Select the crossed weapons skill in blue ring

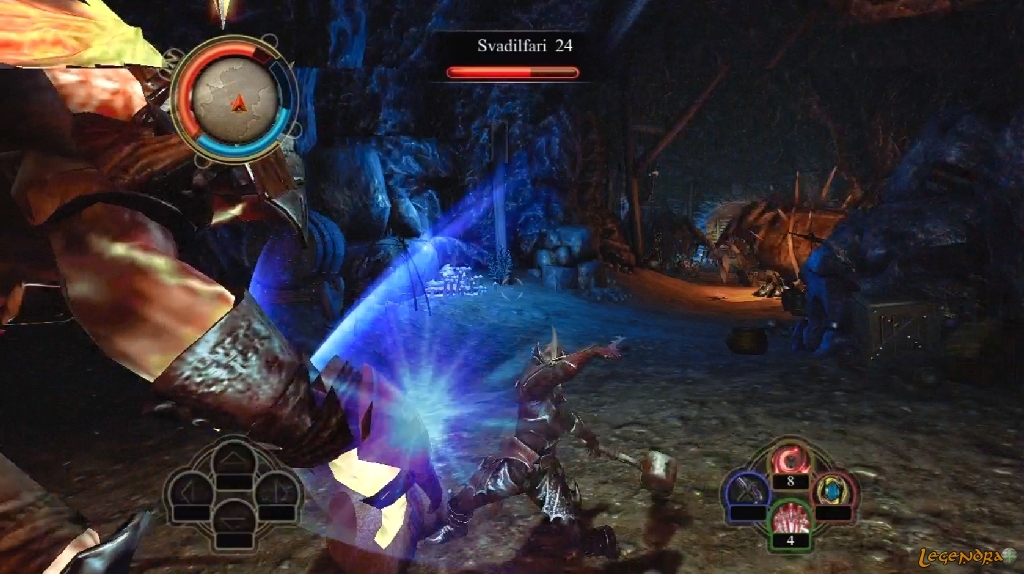(x=746, y=490)
